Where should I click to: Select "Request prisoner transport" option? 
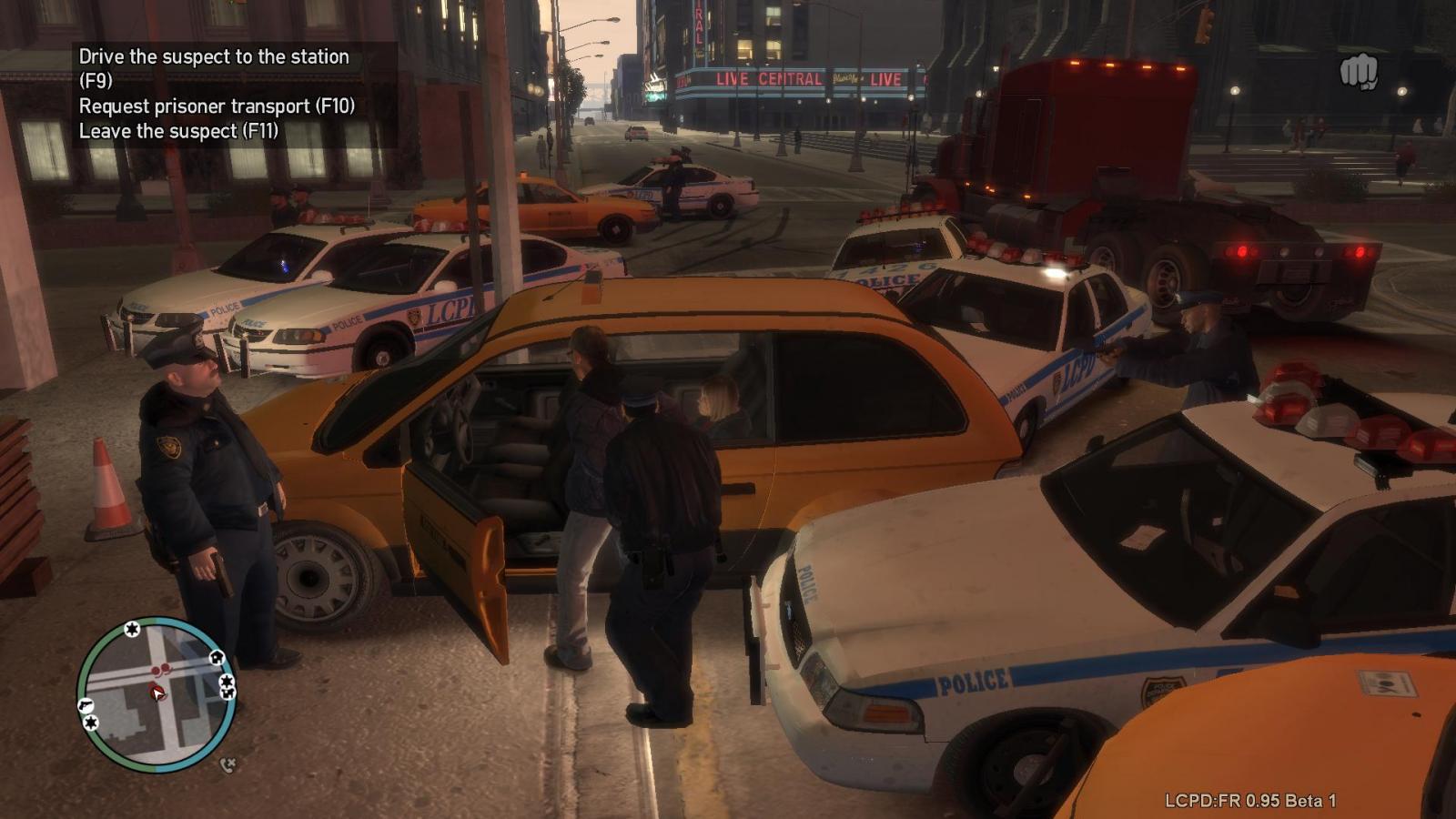click(217, 106)
